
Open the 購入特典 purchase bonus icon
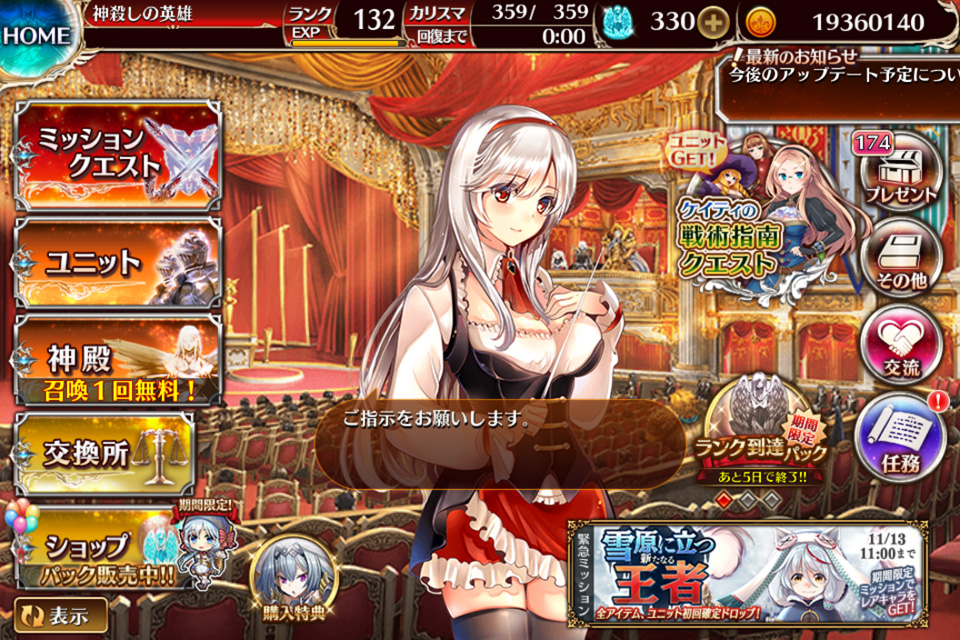coord(287,578)
